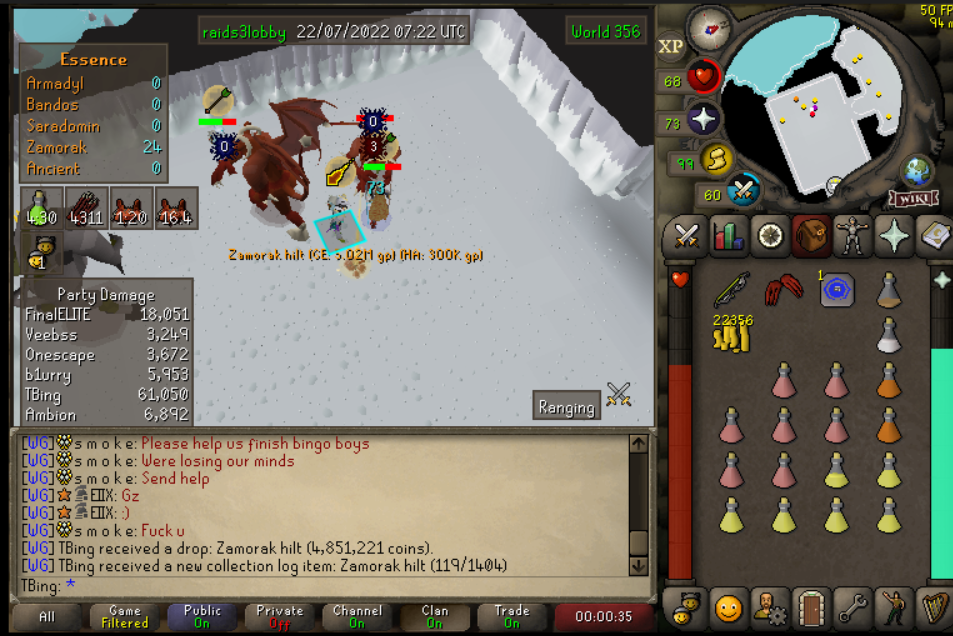Viewport: 953px width, 636px height.
Task: Toggle the Private chat filter
Action: pos(279,616)
